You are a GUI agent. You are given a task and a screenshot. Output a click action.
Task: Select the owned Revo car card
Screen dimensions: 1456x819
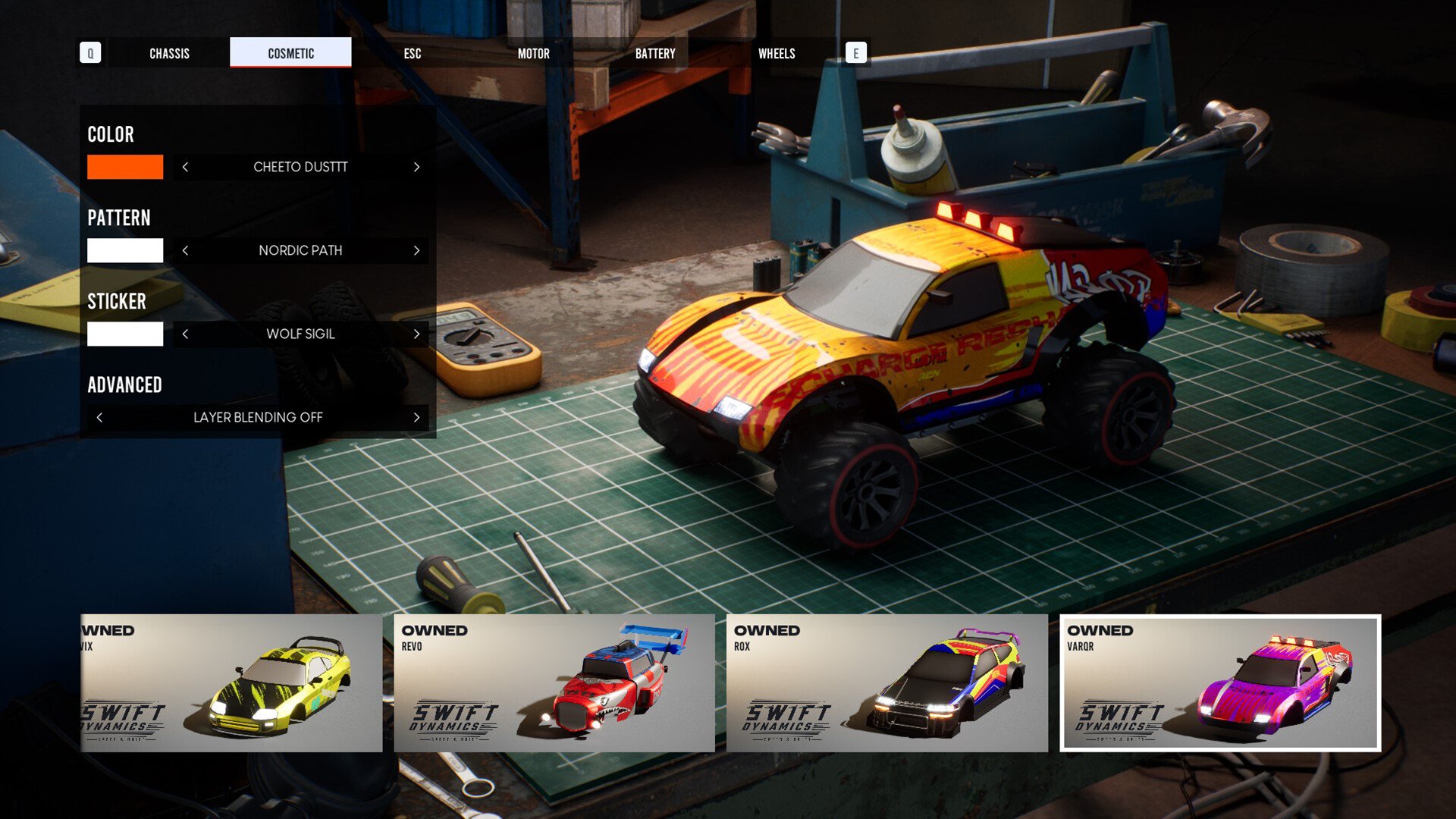coord(554,682)
